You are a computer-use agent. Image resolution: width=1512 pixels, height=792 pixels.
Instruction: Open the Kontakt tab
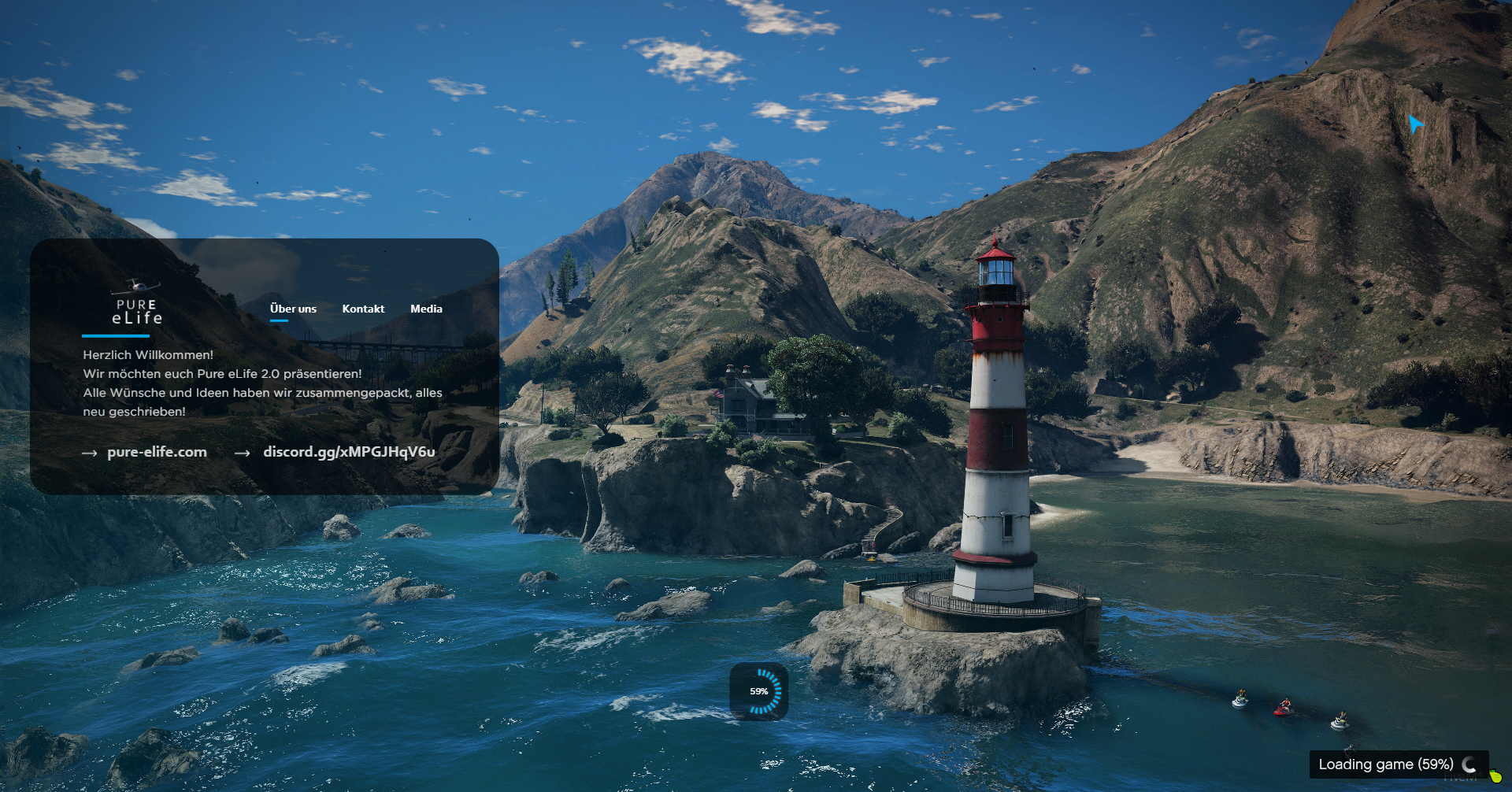[363, 309]
